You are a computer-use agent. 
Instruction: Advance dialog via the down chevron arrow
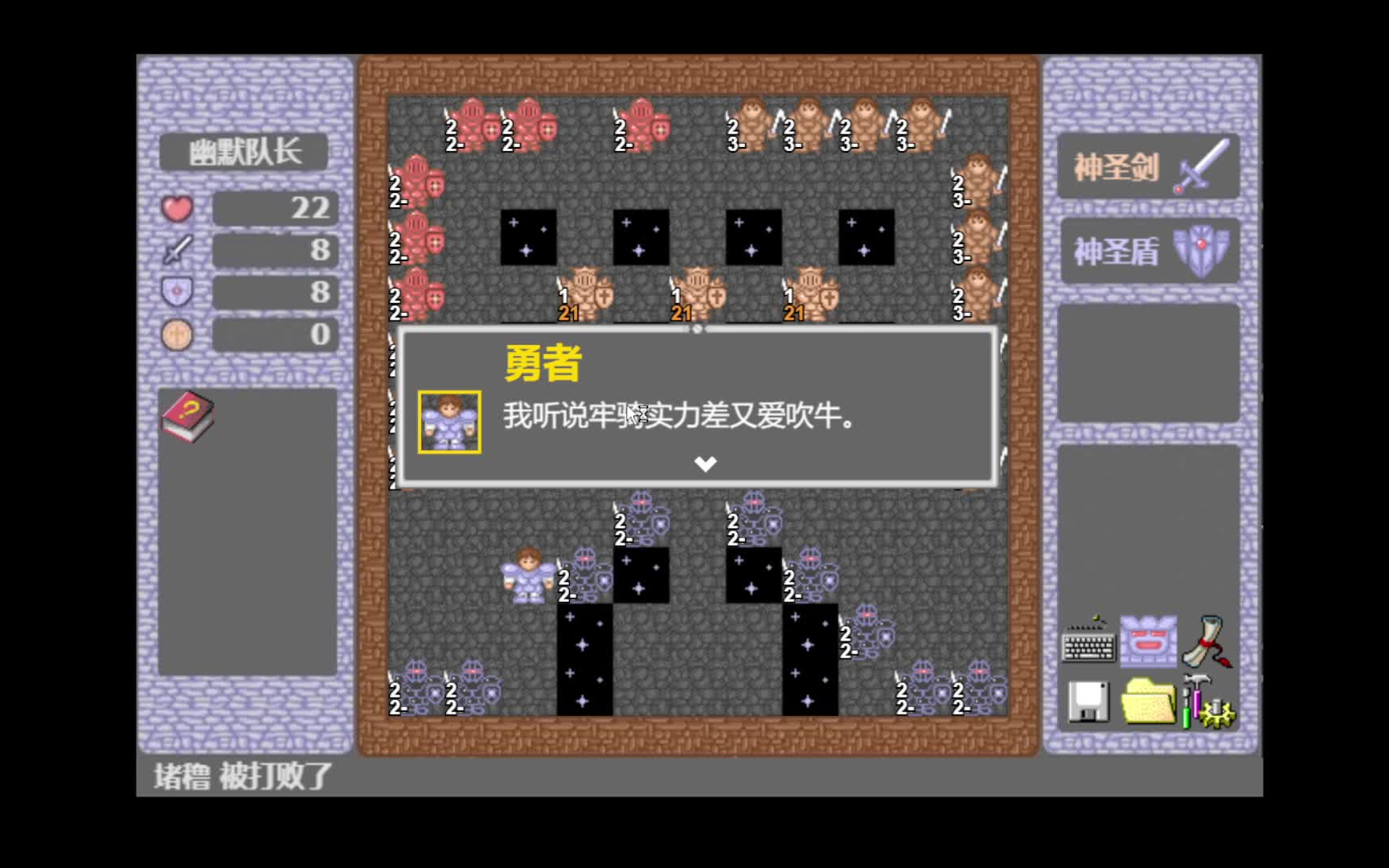point(705,463)
